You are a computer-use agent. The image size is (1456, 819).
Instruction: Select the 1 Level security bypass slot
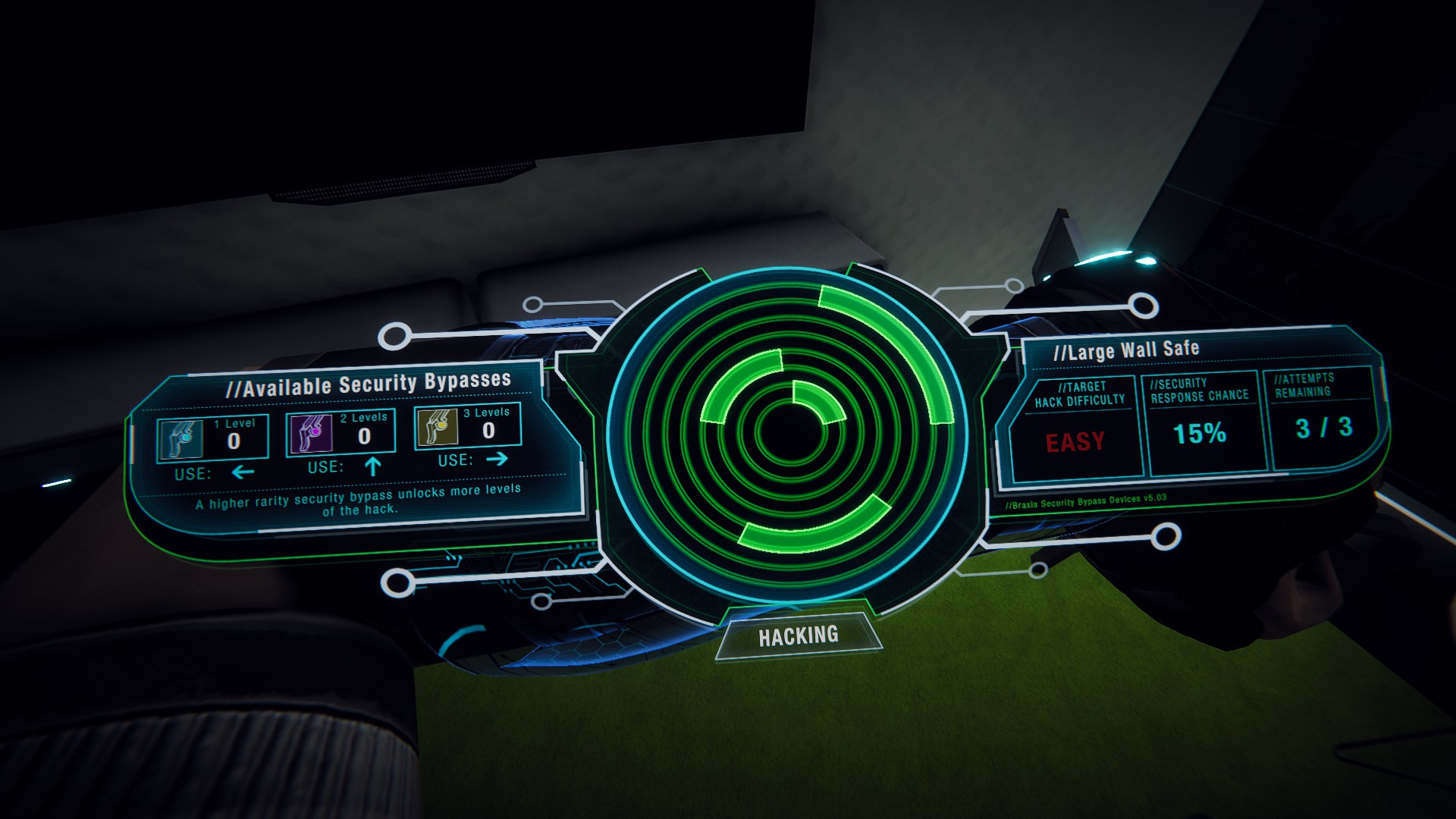point(212,439)
